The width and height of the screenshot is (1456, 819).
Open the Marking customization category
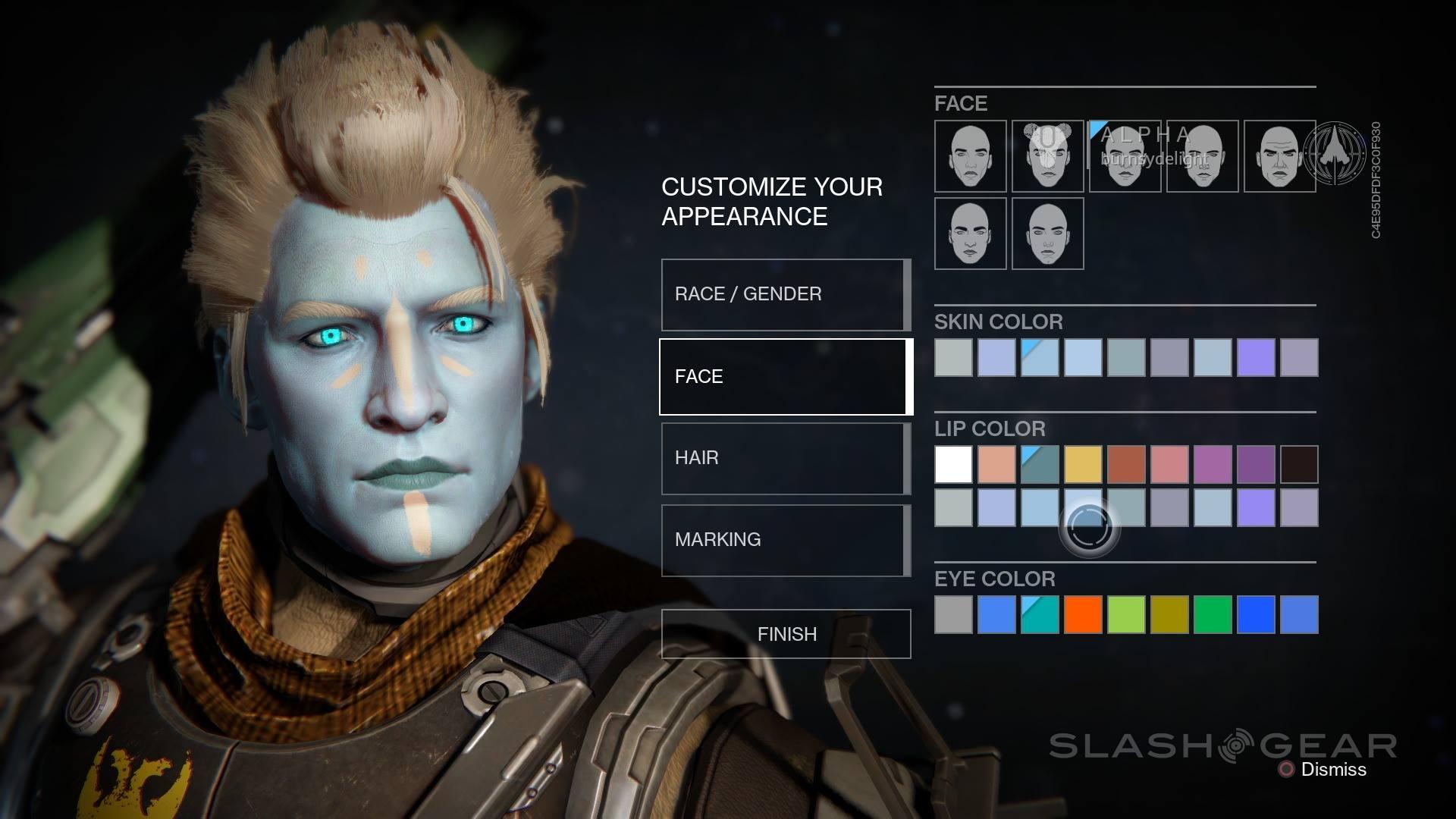point(785,540)
